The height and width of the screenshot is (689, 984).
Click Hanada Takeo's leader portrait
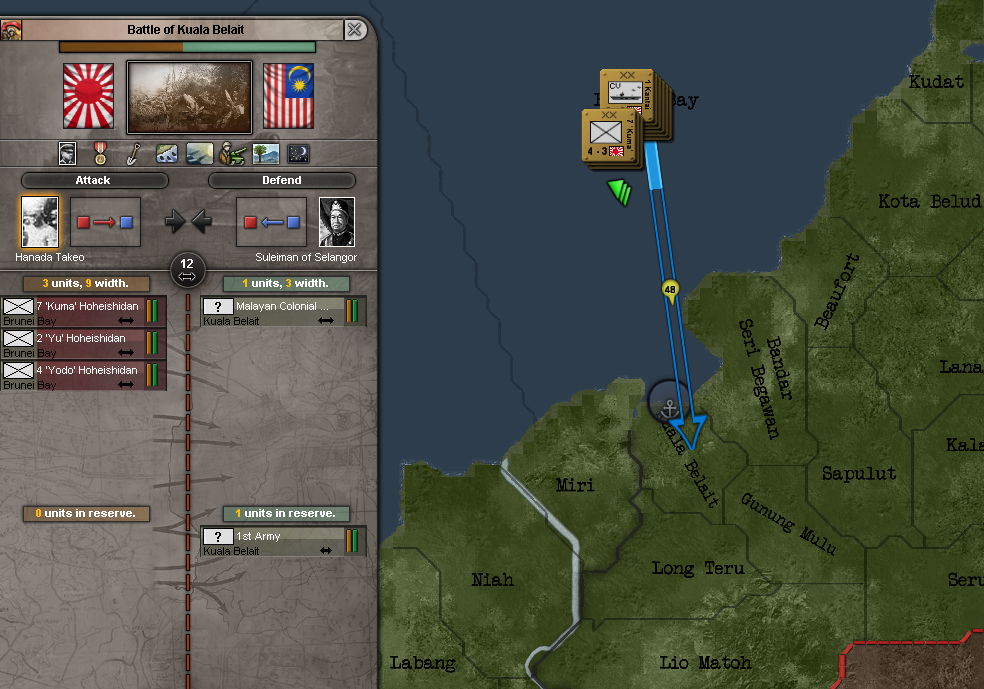coord(40,222)
